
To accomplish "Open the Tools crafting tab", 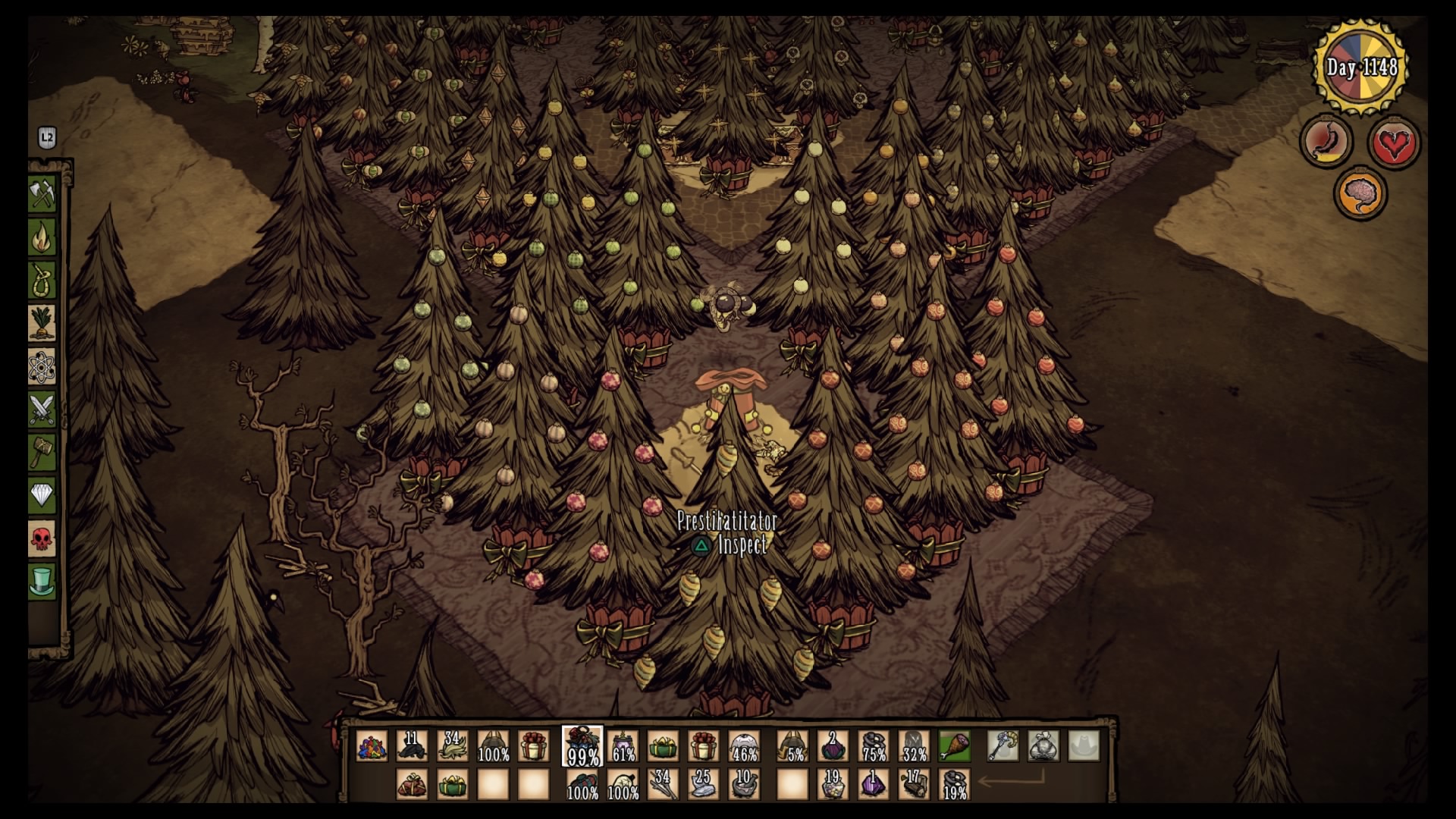I will tap(42, 194).
